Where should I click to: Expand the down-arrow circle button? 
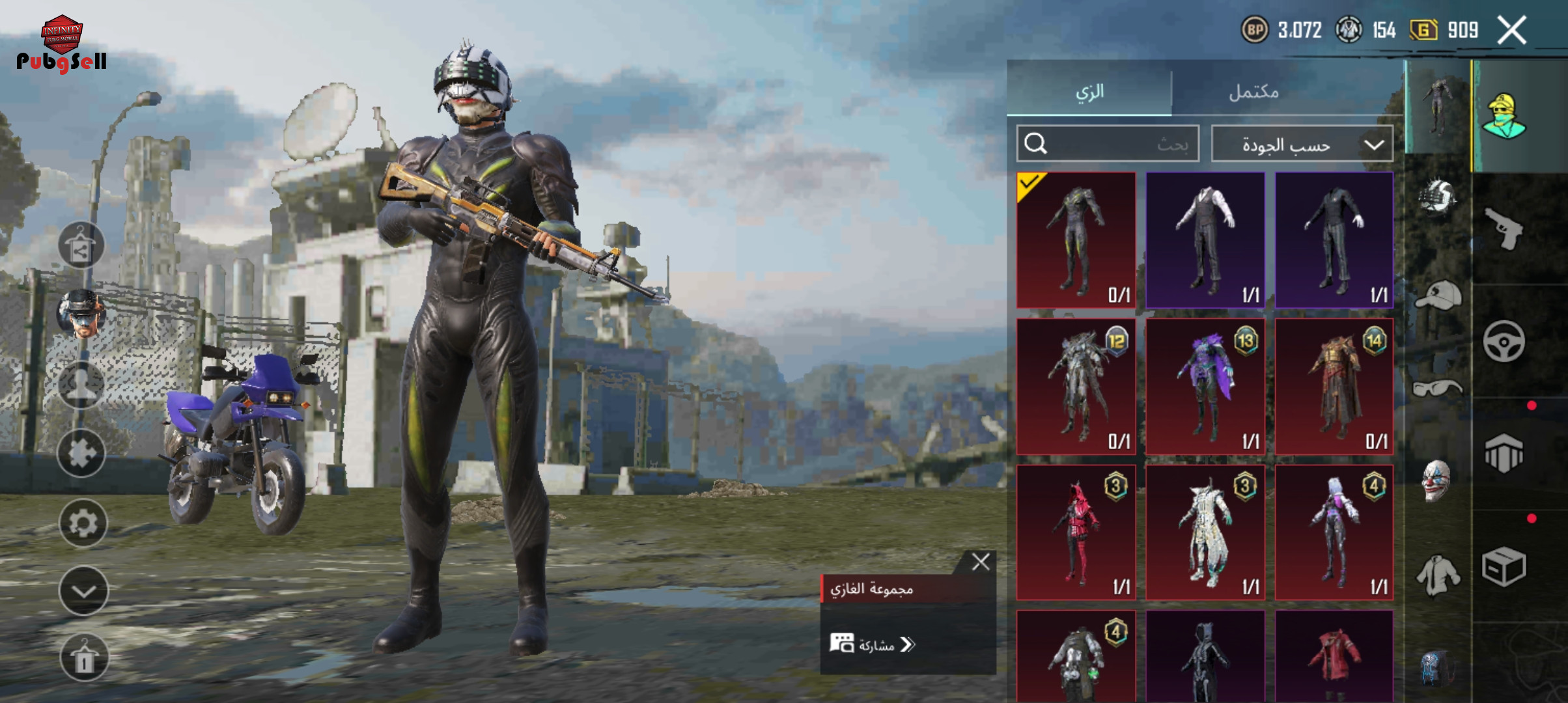pos(83,590)
